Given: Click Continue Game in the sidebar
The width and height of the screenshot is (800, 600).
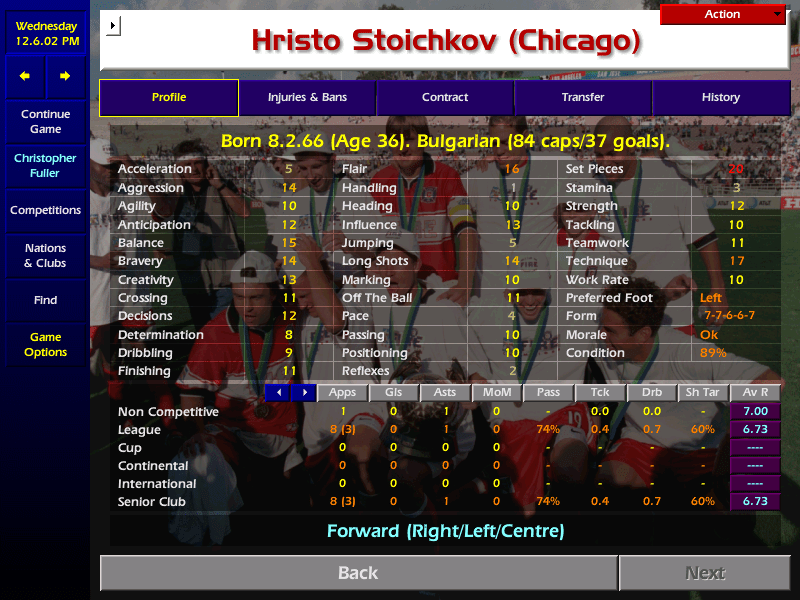Looking at the screenshot, I should pyautogui.click(x=45, y=122).
